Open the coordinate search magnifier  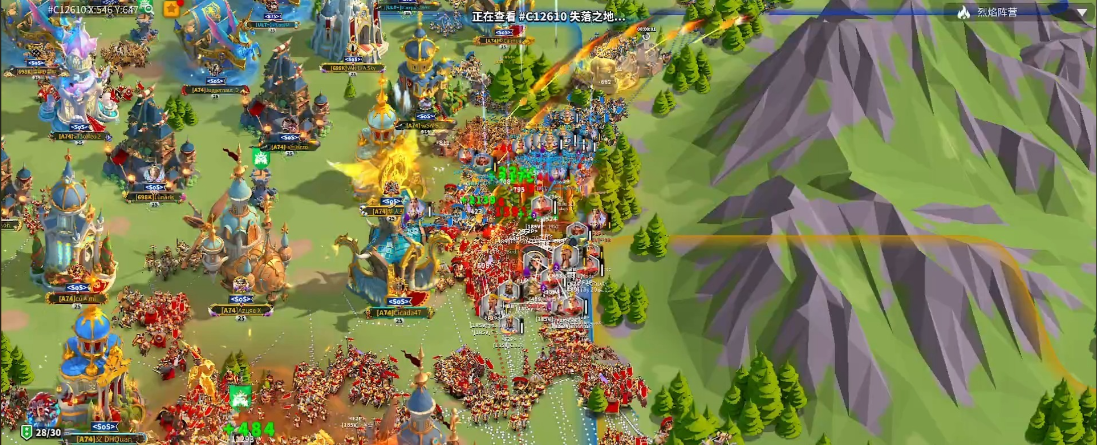148,8
